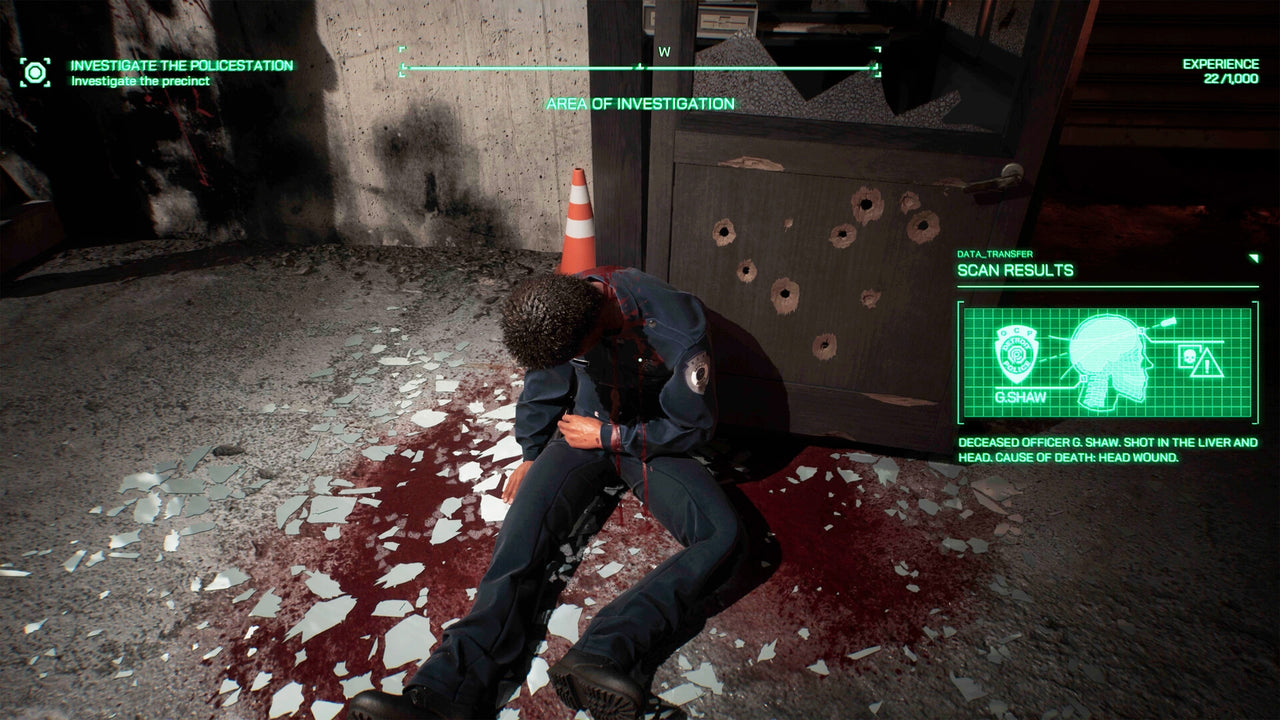This screenshot has height=720, width=1280.
Task: Select the AREA OF INVESTIGATION label
Action: (640, 103)
